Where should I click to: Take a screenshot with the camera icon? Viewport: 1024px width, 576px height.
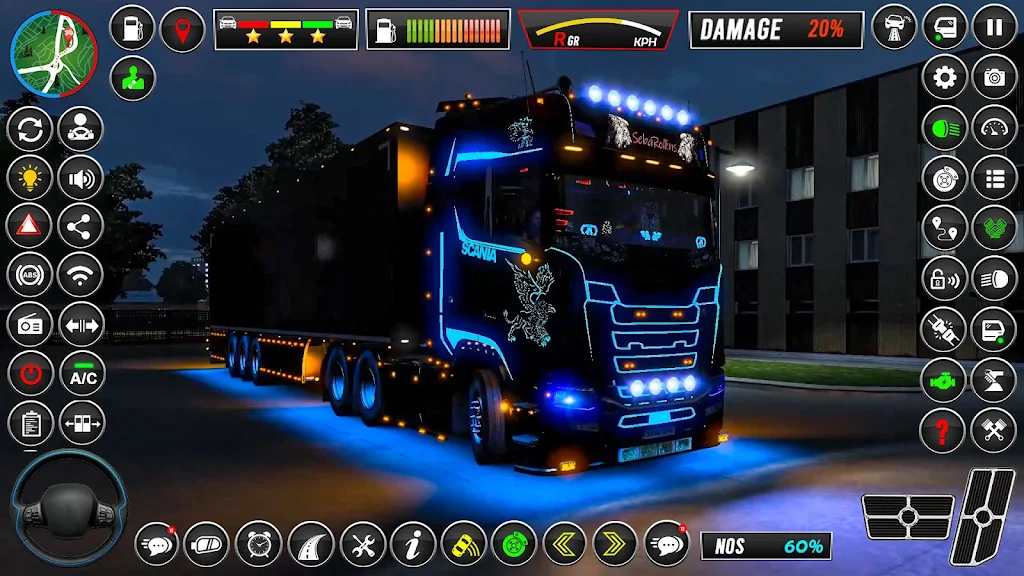point(994,77)
